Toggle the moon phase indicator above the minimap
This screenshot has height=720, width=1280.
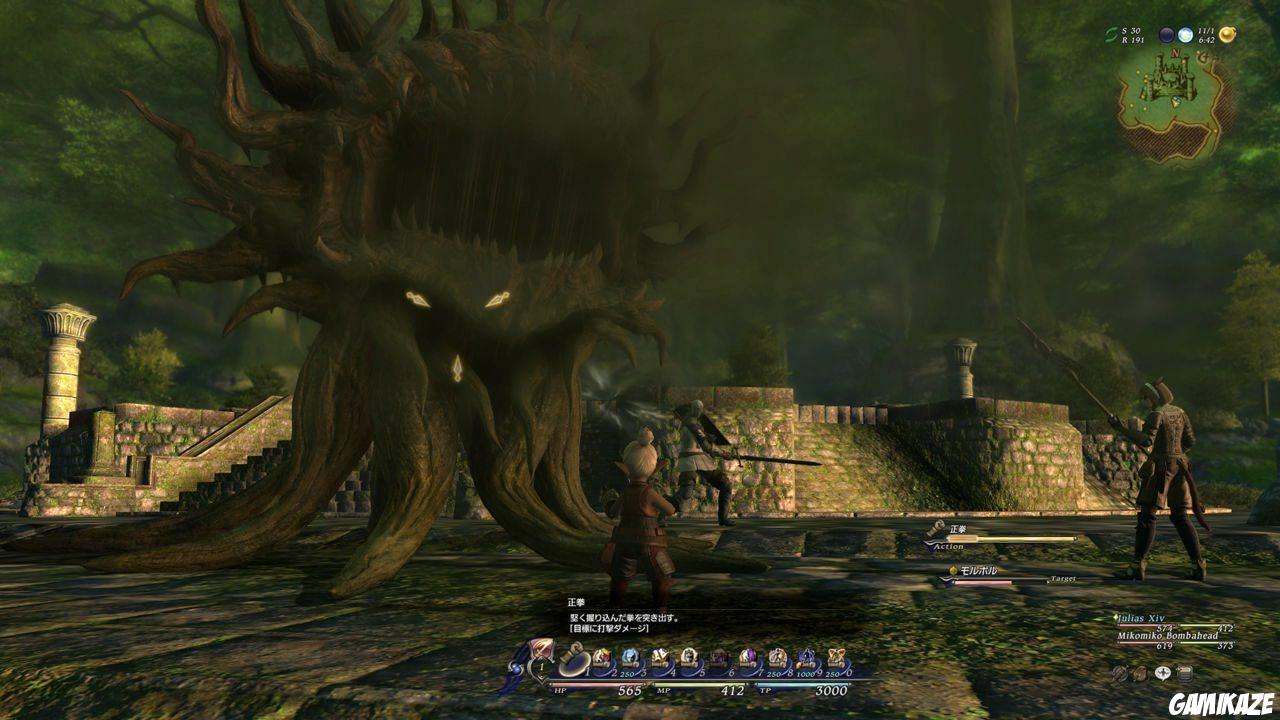[x=1167, y=35]
